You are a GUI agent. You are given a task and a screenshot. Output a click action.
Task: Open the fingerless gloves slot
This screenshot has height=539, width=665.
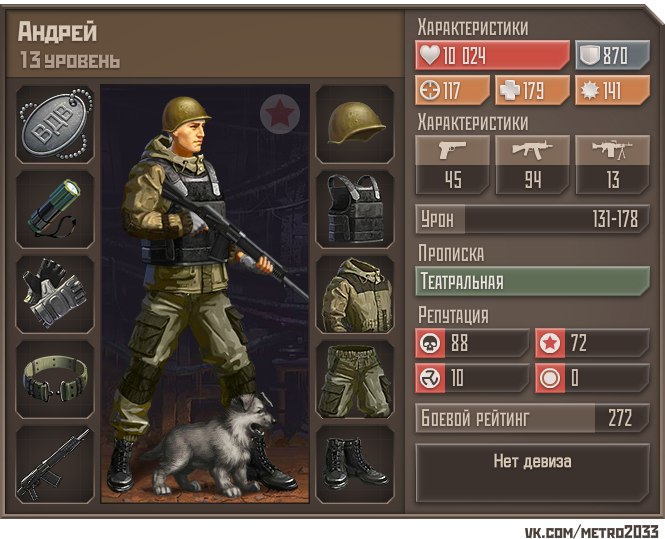[56, 295]
